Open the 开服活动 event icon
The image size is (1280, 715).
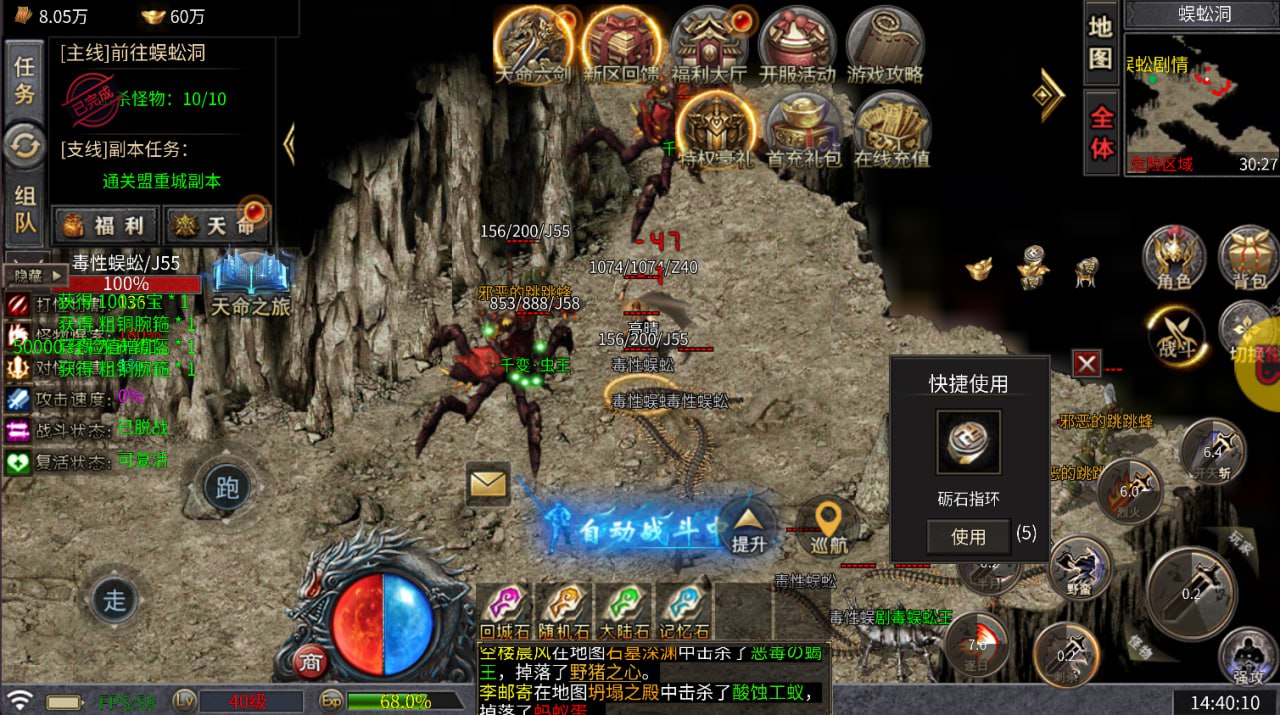pos(796,42)
